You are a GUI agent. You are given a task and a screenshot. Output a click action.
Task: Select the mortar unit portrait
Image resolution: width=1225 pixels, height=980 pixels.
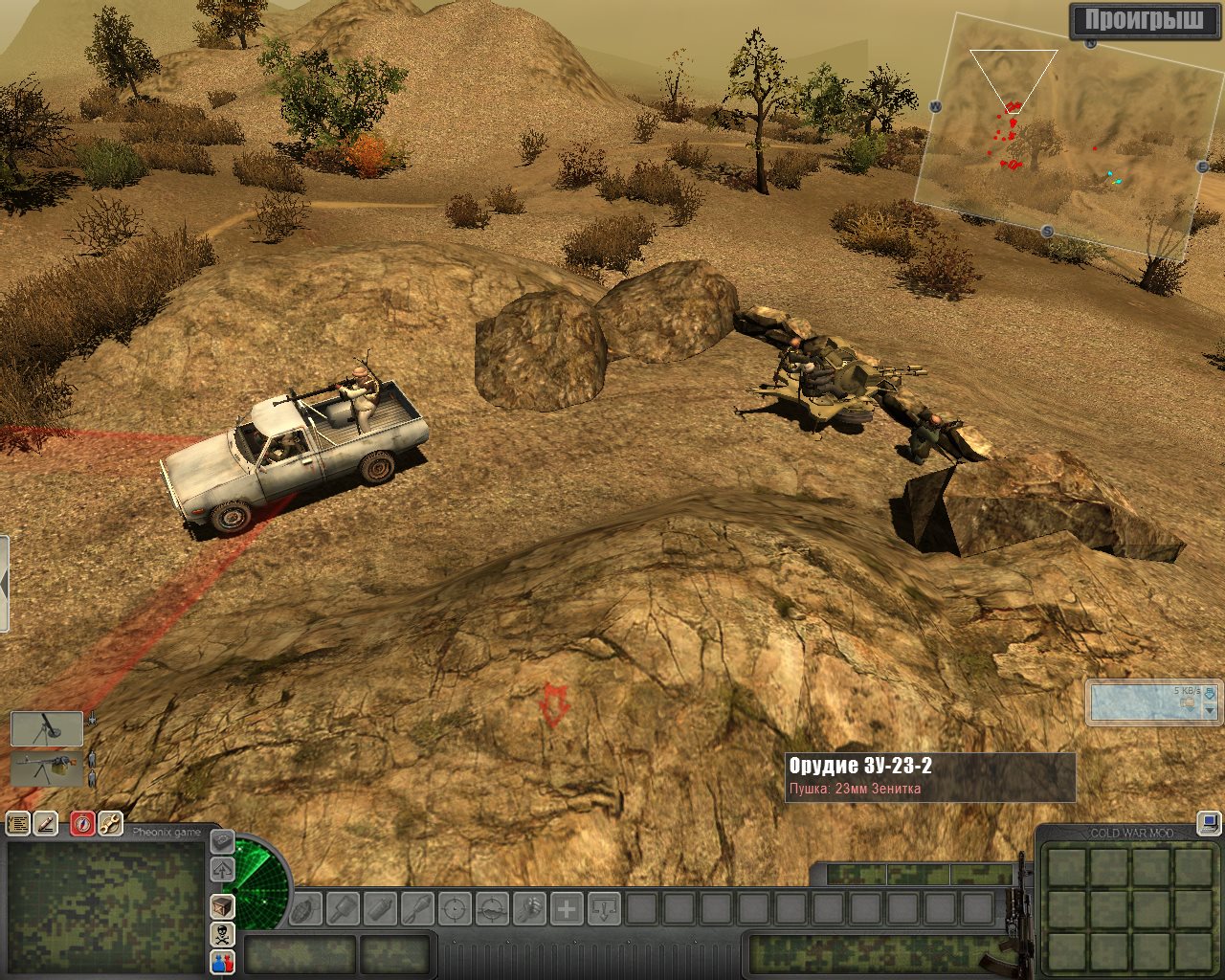[47, 729]
